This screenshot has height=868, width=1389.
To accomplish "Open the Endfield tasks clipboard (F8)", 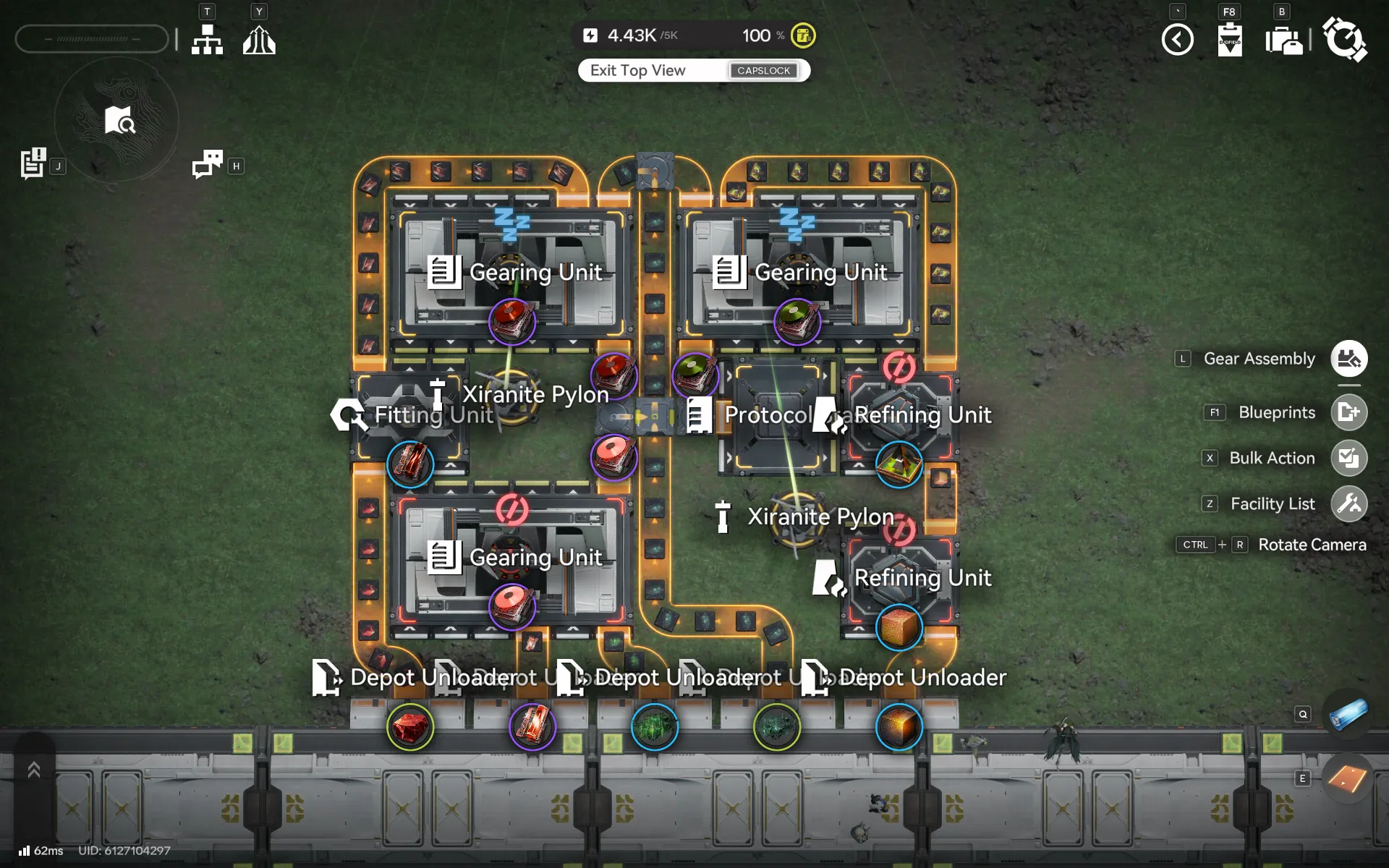I will pos(1230,40).
